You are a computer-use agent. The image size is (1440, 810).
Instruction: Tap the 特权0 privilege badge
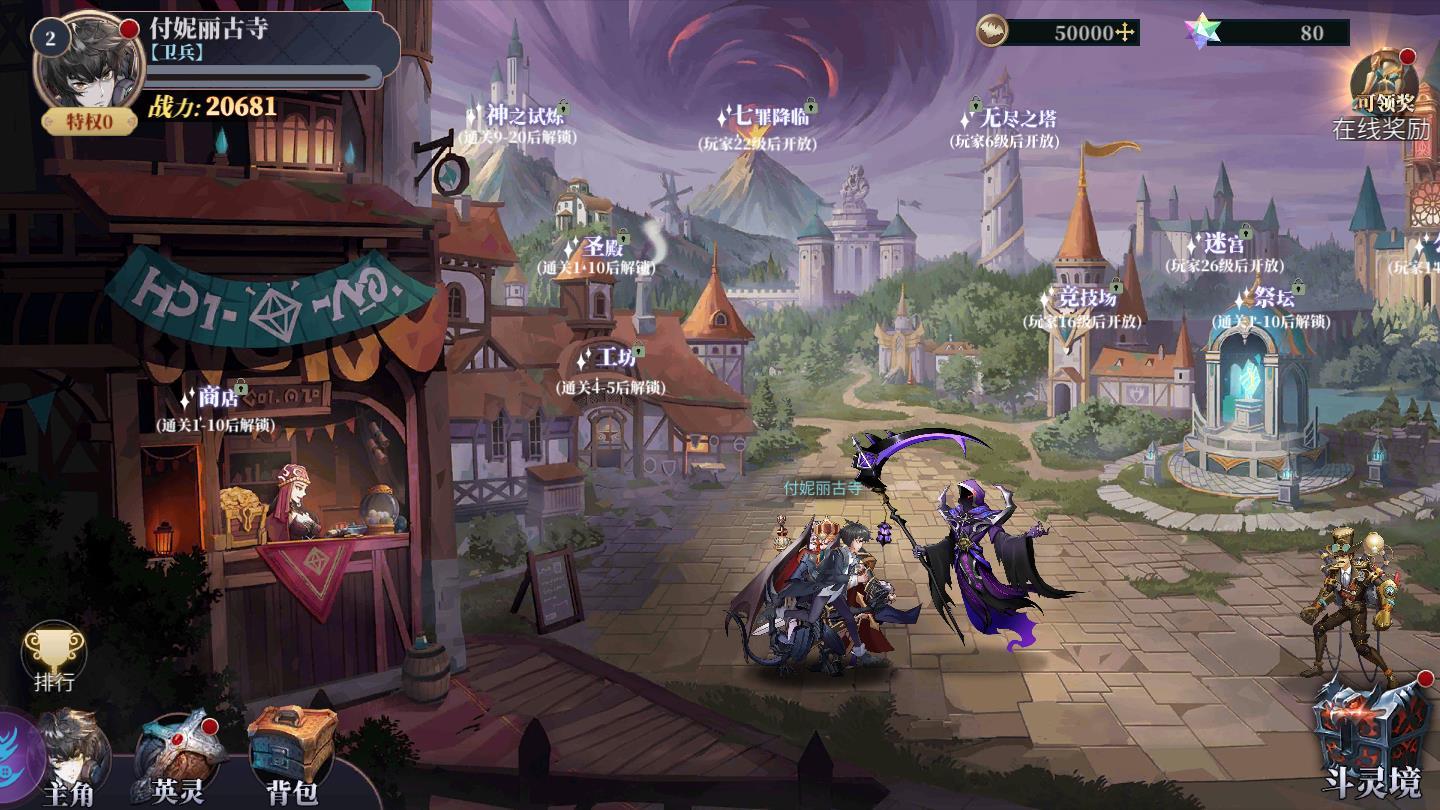(x=89, y=122)
